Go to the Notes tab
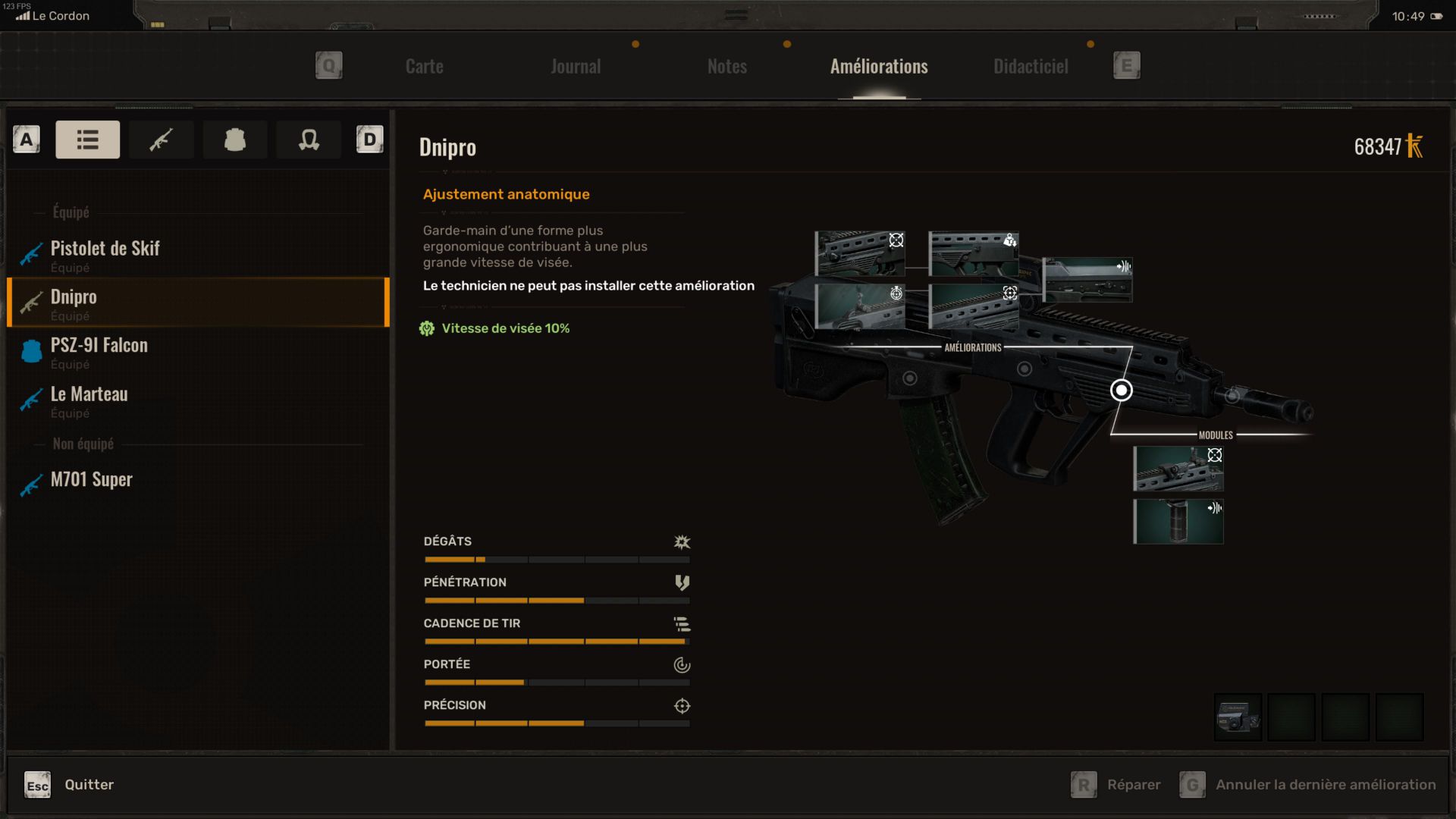The image size is (1456, 819). click(x=727, y=67)
